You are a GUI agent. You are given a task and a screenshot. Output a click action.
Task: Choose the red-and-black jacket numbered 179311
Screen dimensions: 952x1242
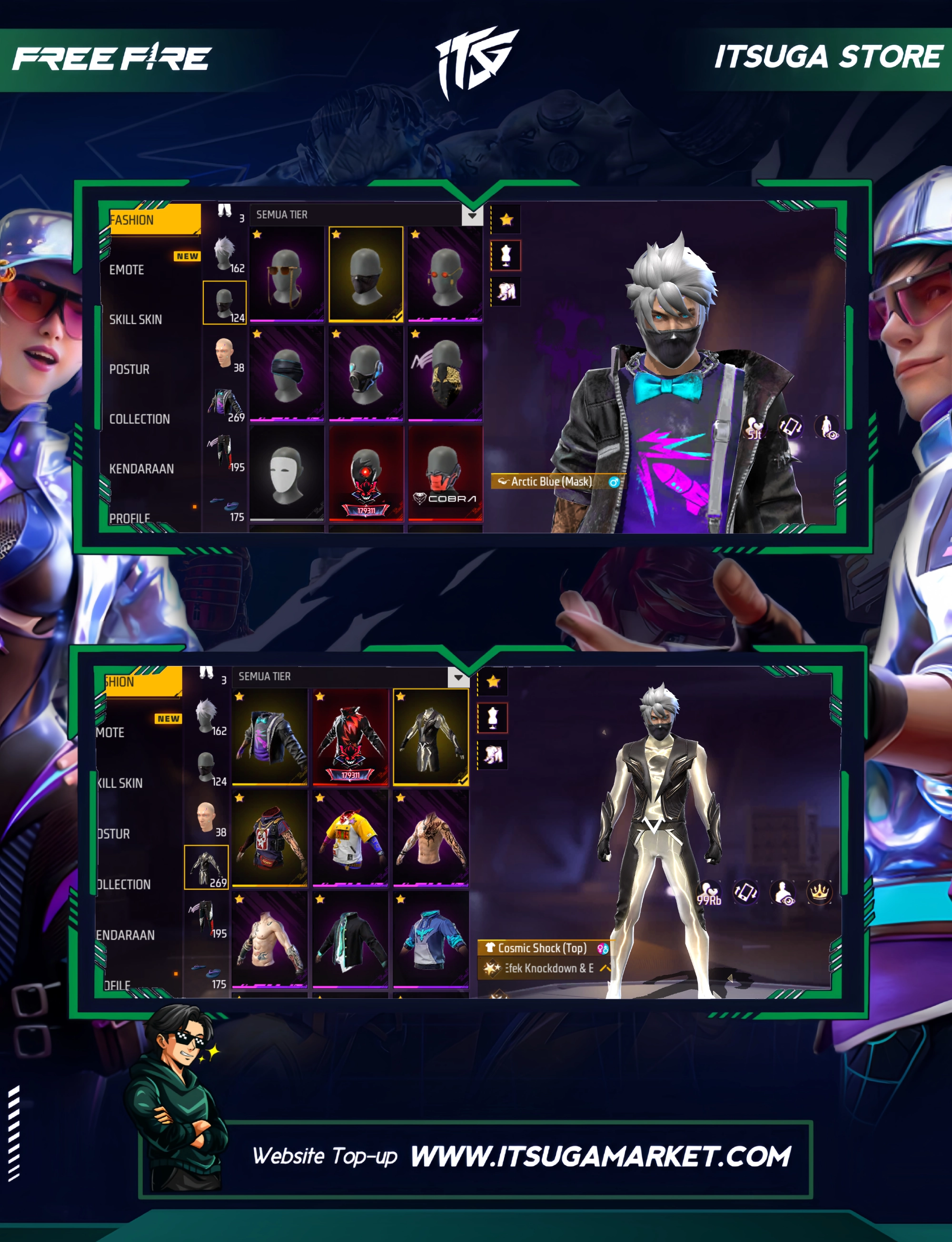(x=350, y=736)
